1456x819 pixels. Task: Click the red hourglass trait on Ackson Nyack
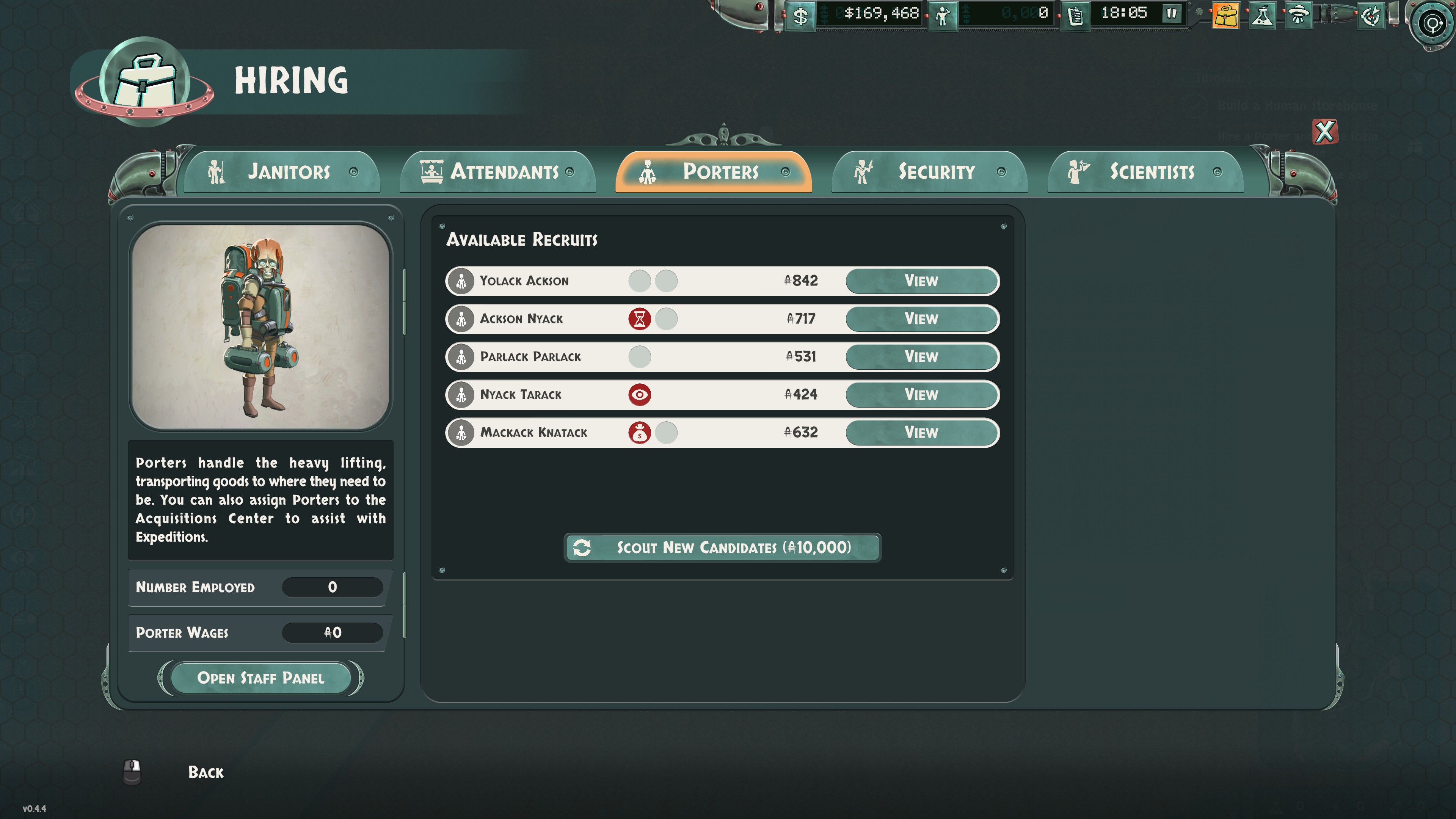pyautogui.click(x=639, y=319)
